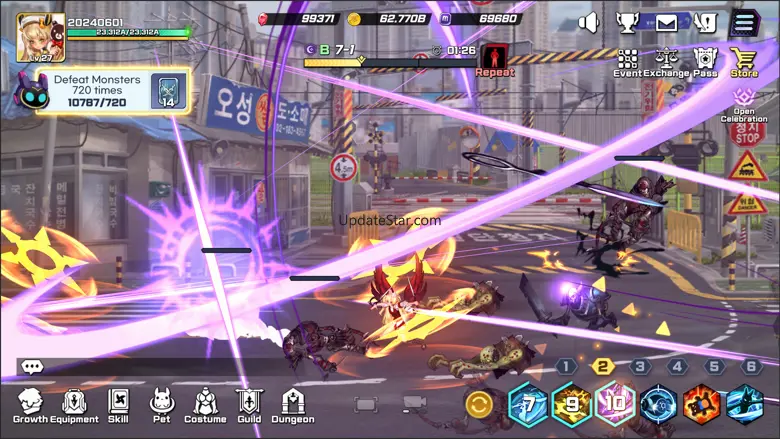The height and width of the screenshot is (439, 780).
Task: Open the Event menu
Action: click(x=628, y=62)
